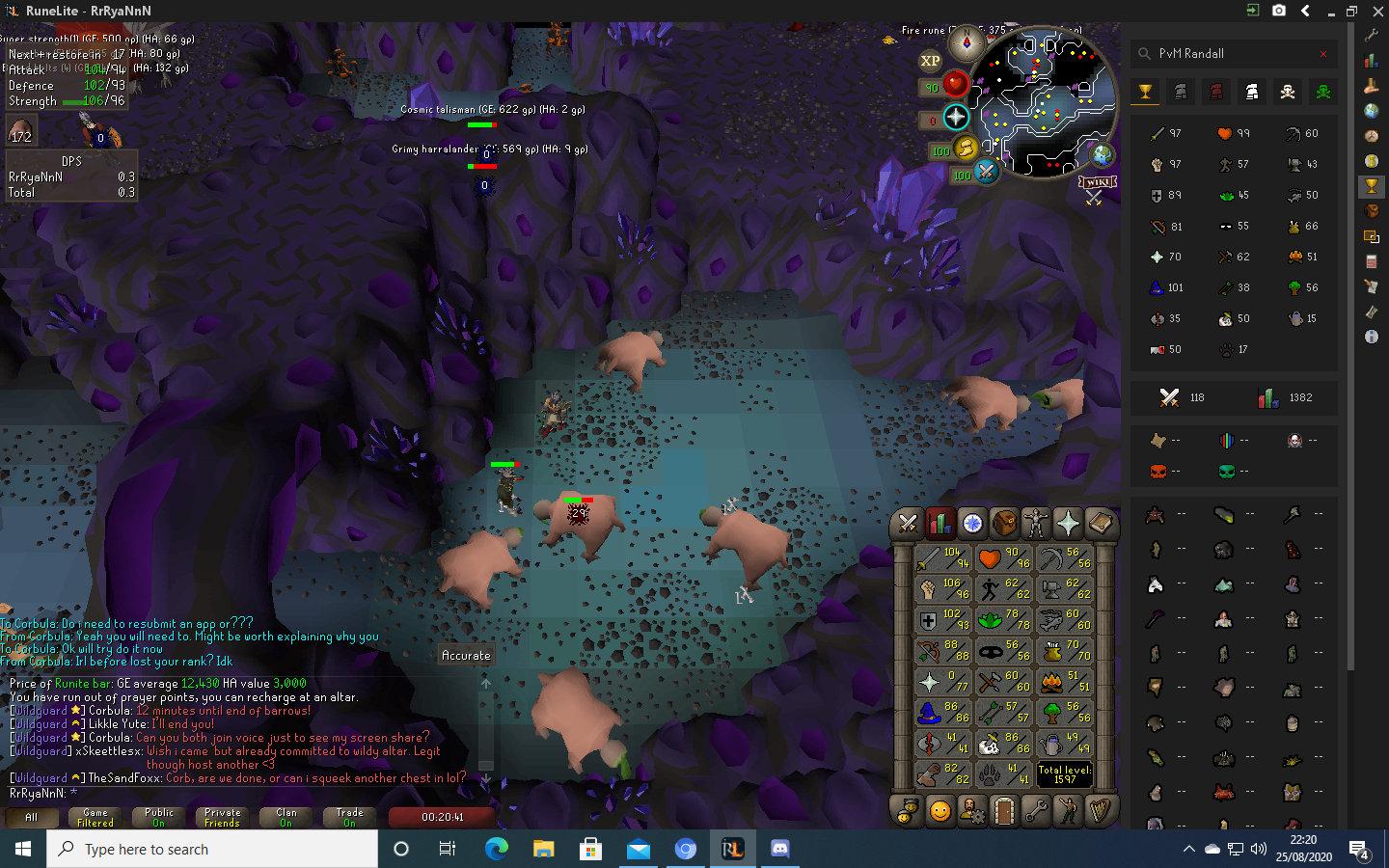
Task: Open the Emotes tab
Action: (x=1068, y=811)
